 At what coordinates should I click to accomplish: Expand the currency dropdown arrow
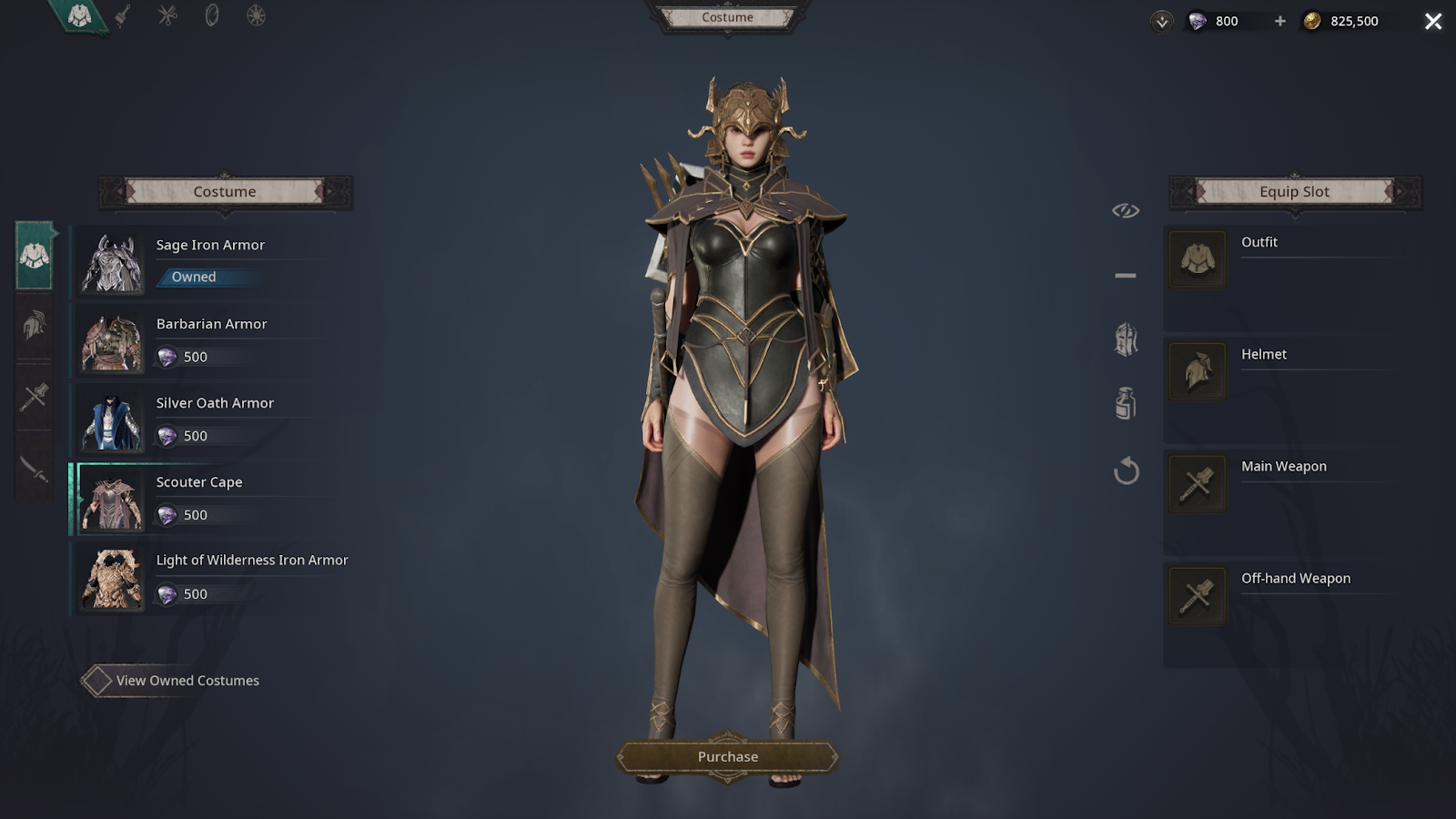point(1162,22)
